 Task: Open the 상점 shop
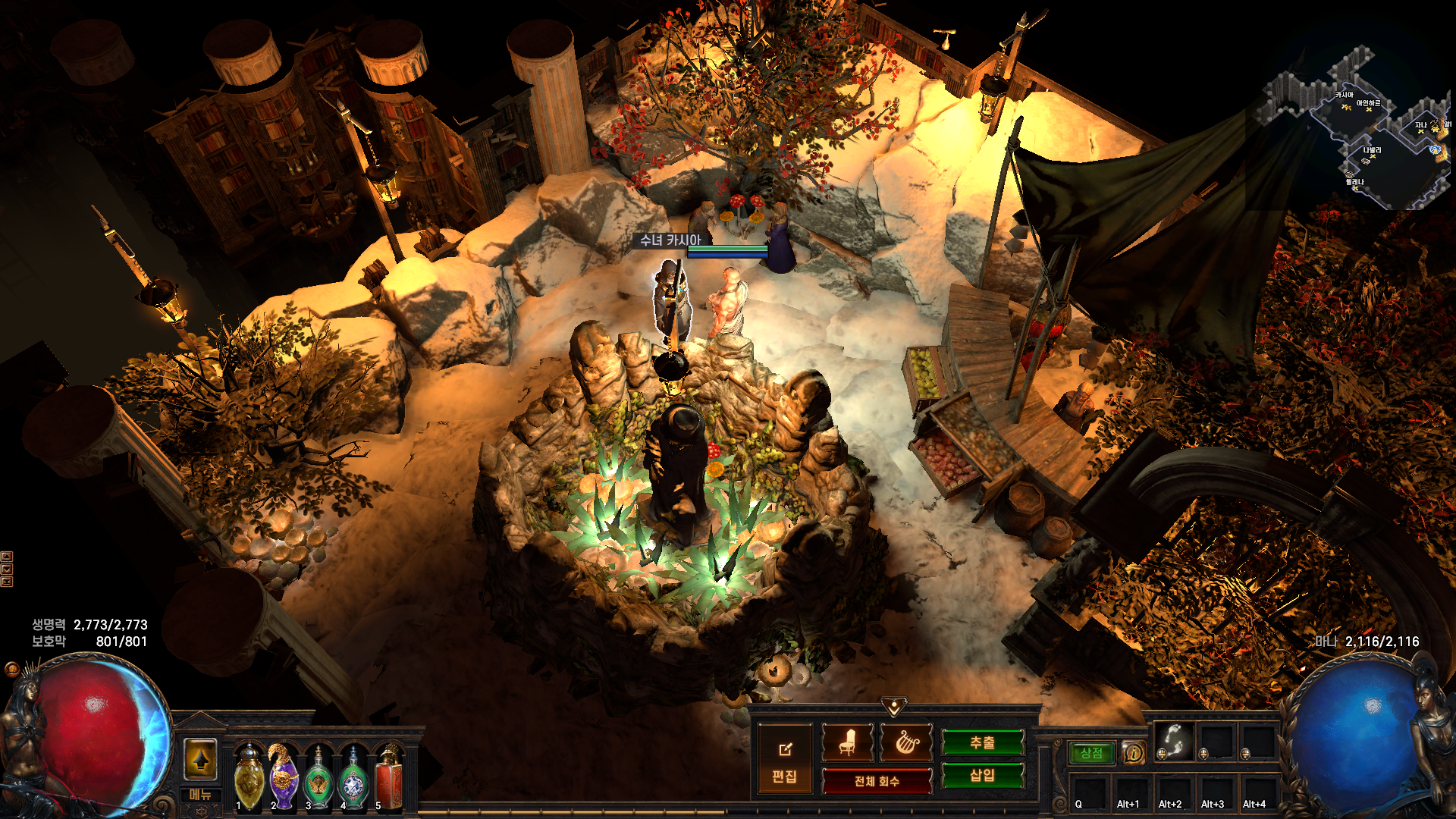click(x=1091, y=753)
